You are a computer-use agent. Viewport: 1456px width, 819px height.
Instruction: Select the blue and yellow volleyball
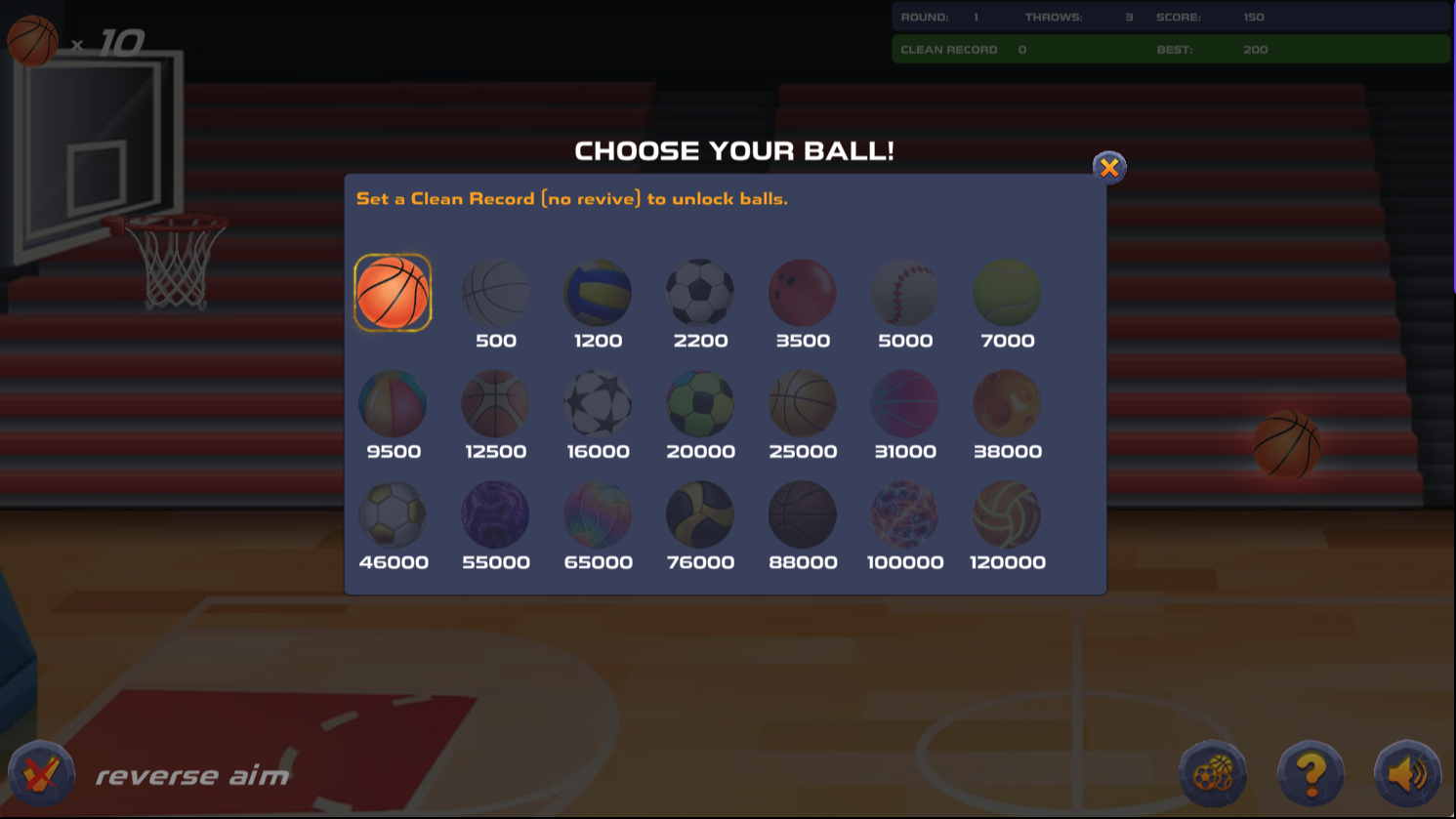(598, 292)
